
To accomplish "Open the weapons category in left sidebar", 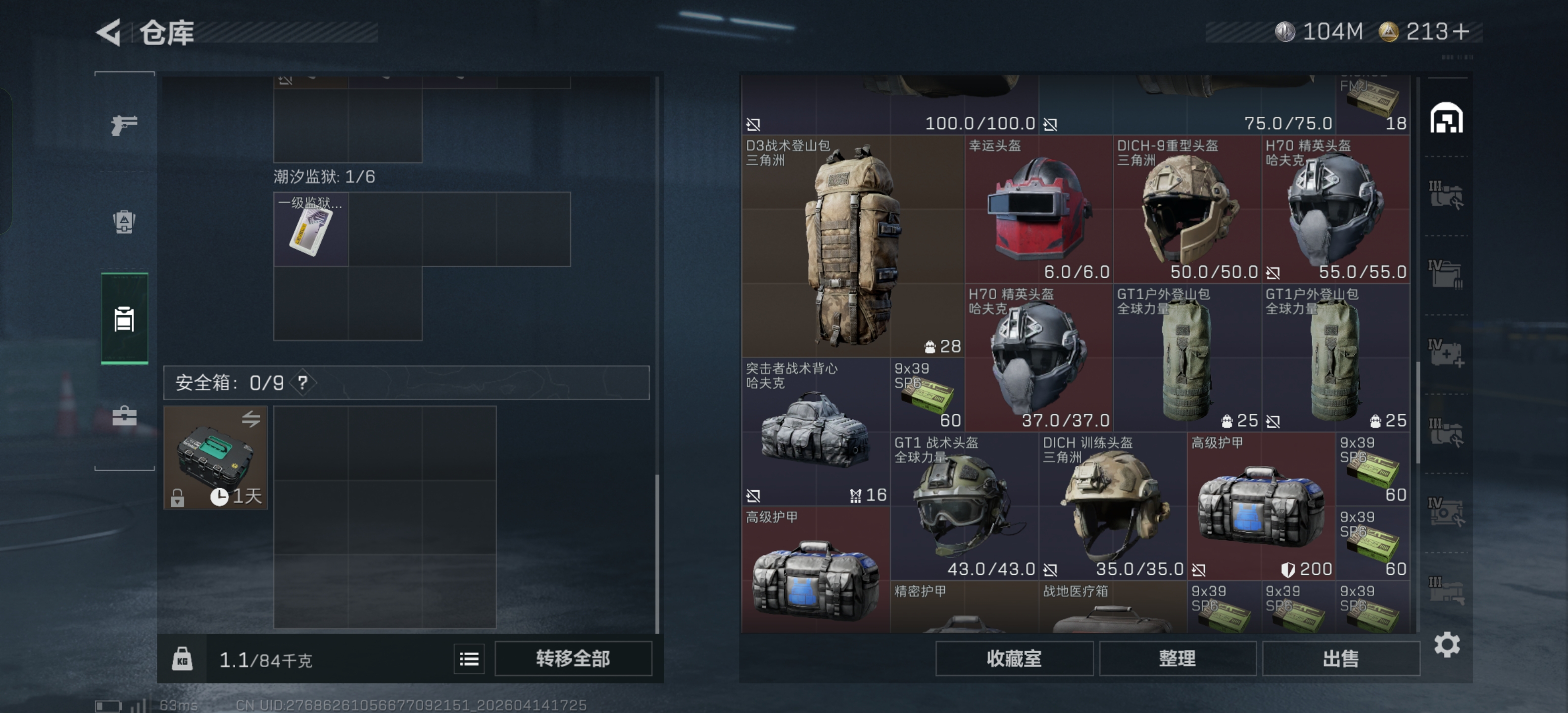I will pyautogui.click(x=124, y=126).
